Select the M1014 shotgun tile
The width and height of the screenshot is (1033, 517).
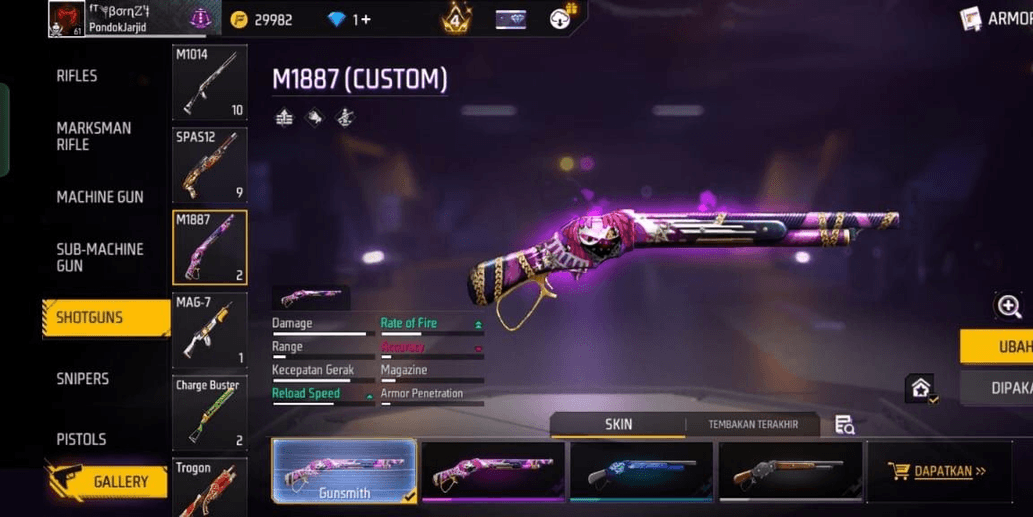point(209,83)
